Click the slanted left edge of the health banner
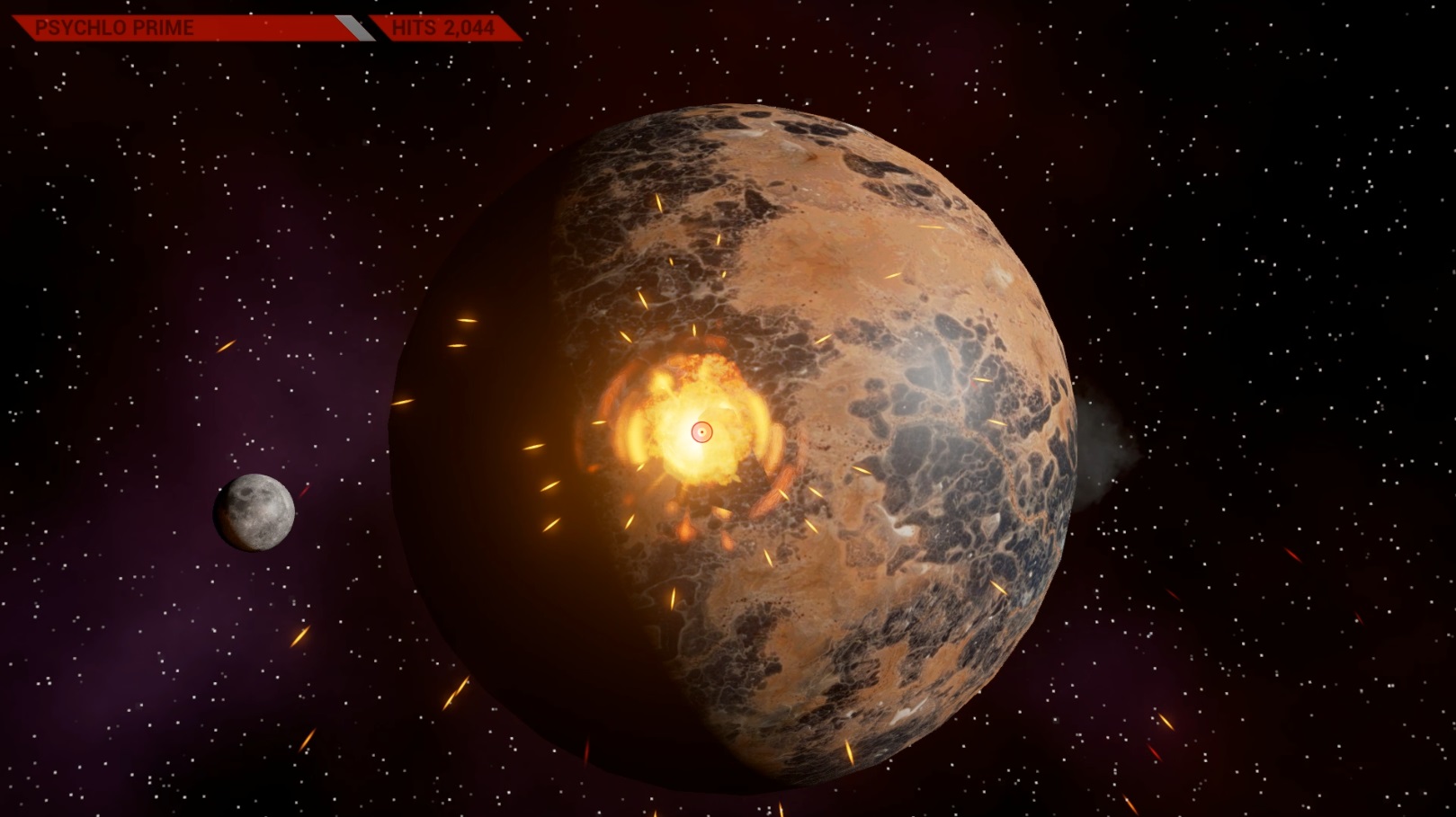The image size is (1456, 817). point(20,27)
